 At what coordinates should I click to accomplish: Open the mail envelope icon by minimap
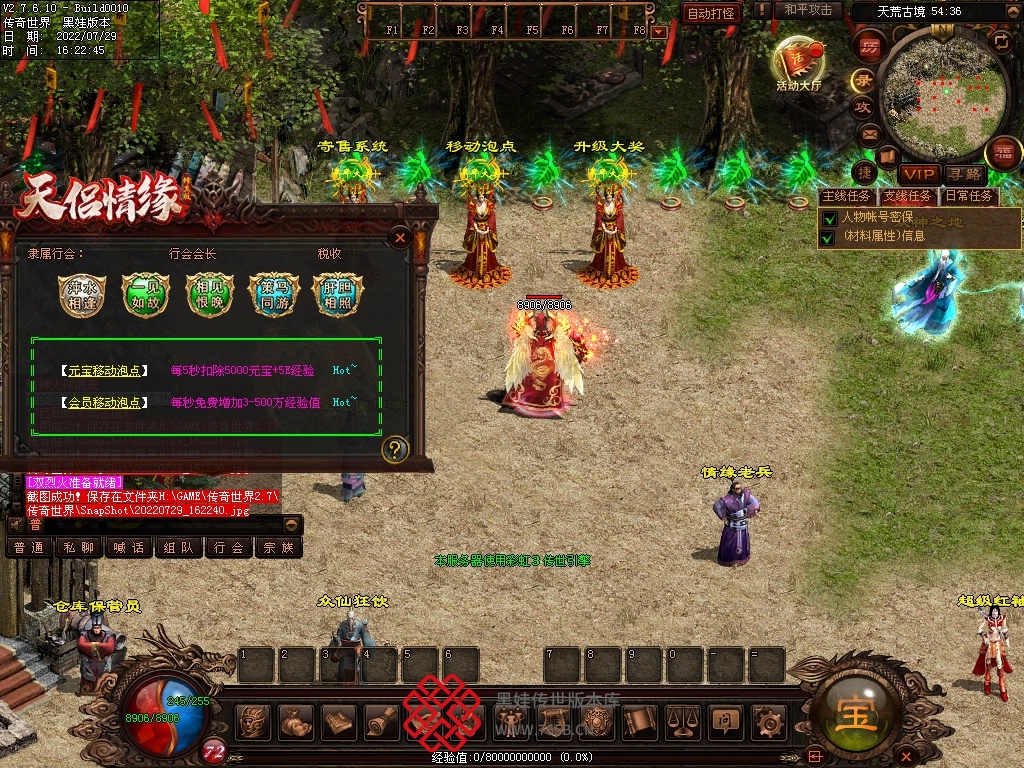pos(869,133)
